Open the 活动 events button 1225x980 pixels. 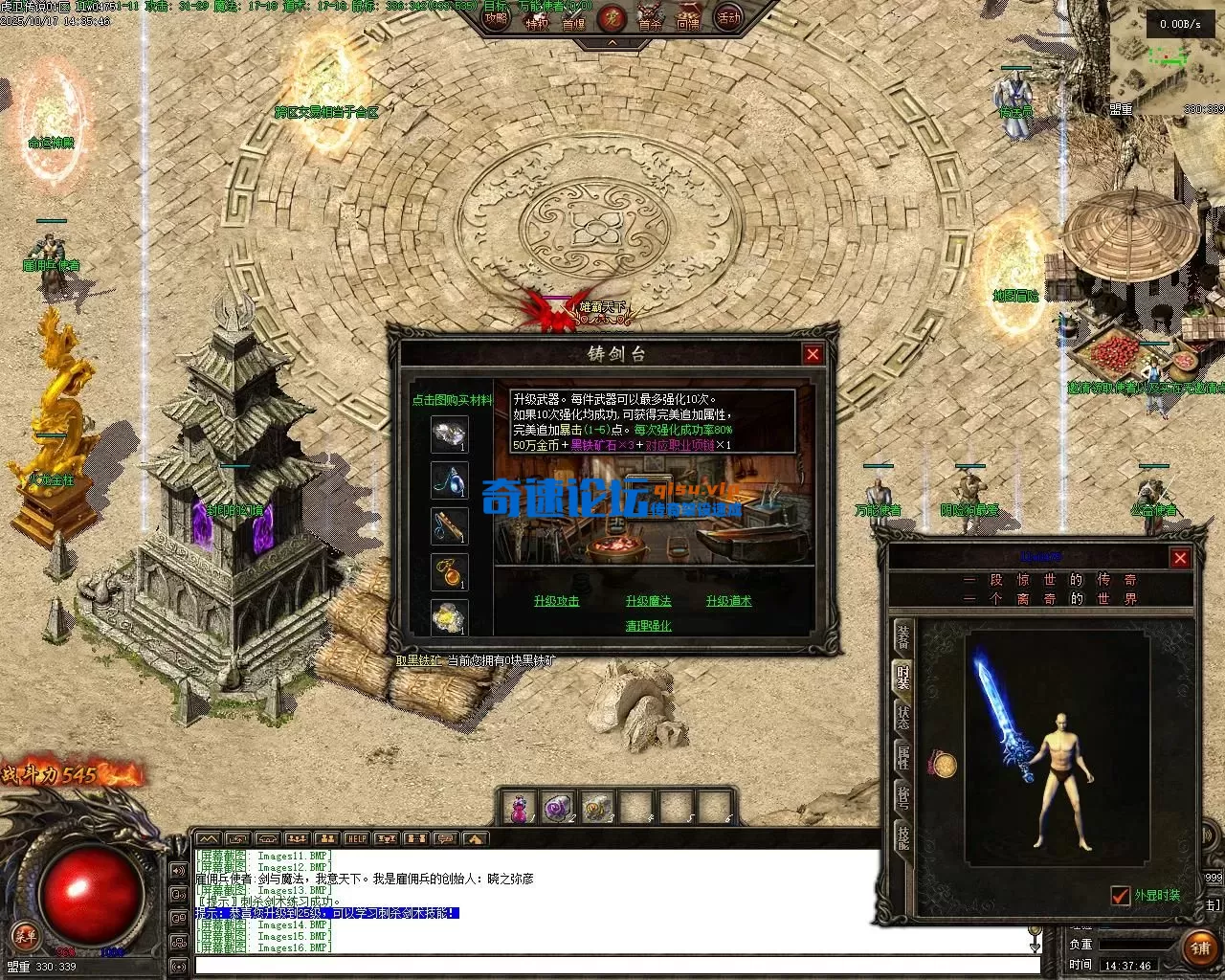click(728, 18)
